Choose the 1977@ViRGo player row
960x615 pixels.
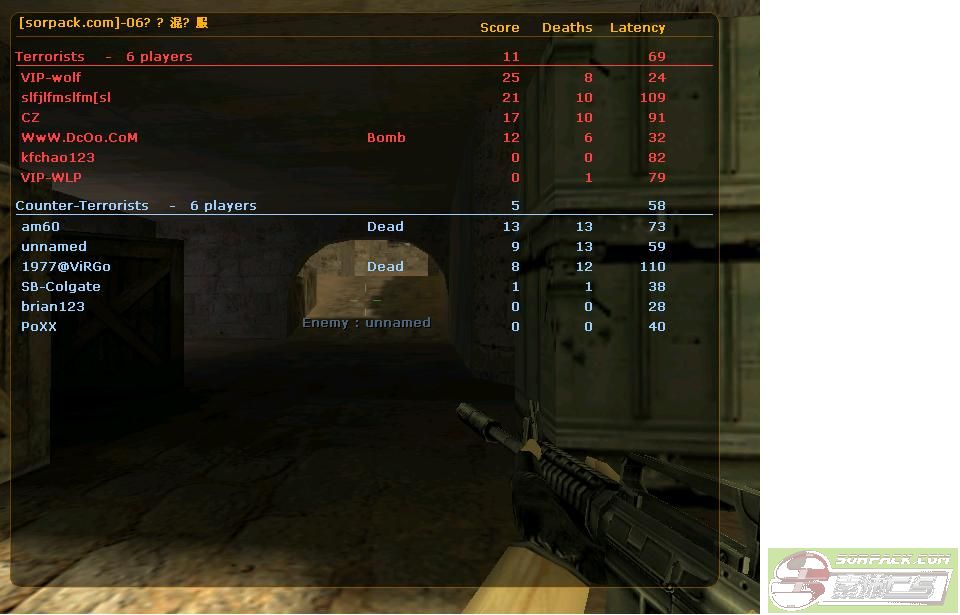66,266
